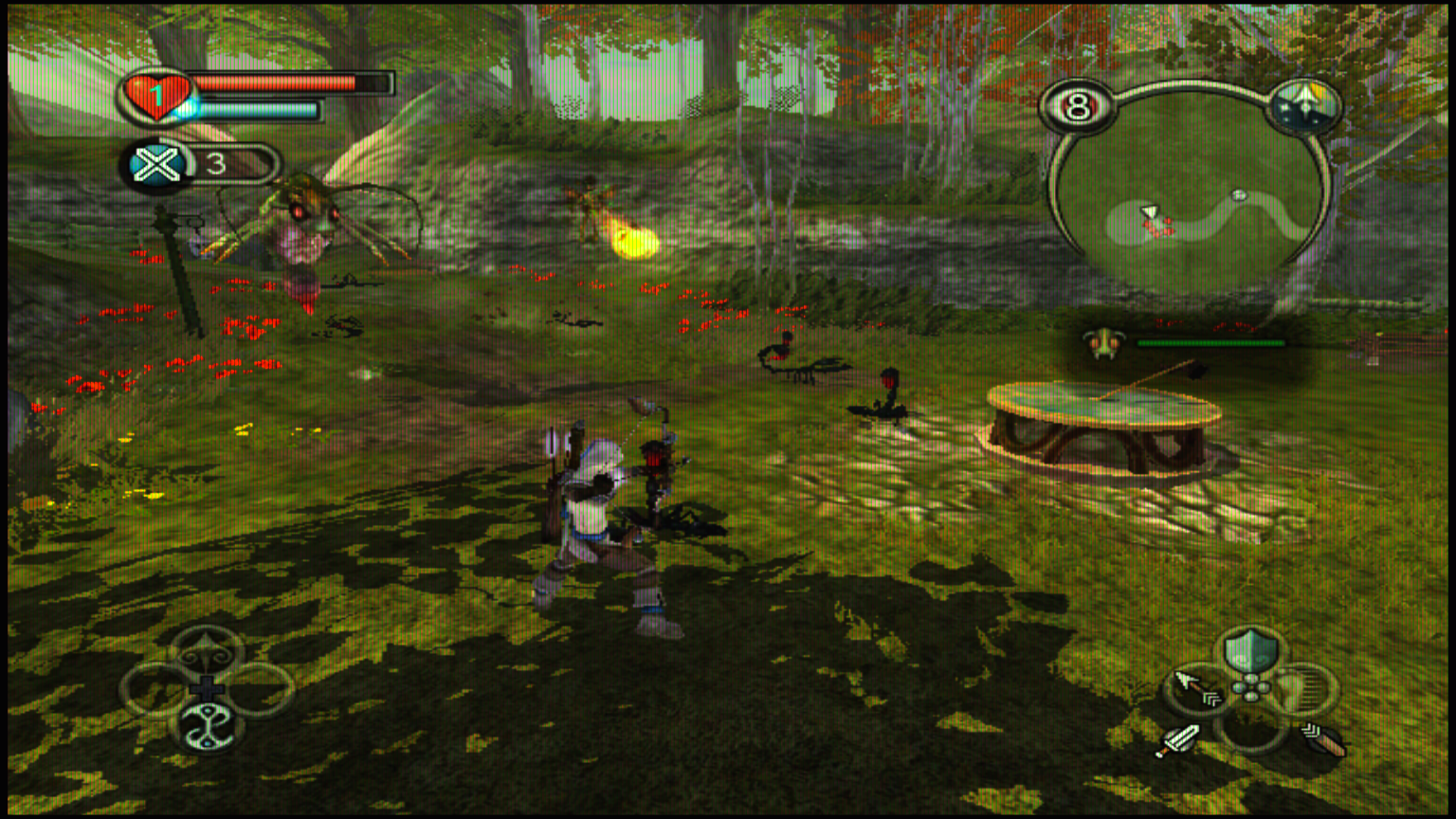Click the circular minimap
Image resolution: width=1456 pixels, height=819 pixels.
tap(1190, 190)
